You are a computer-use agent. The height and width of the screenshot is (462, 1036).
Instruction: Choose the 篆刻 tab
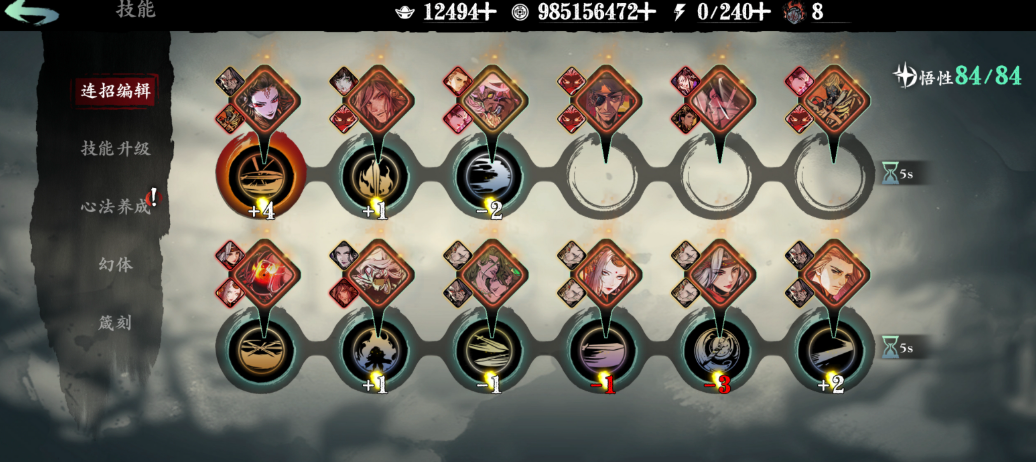tap(116, 322)
